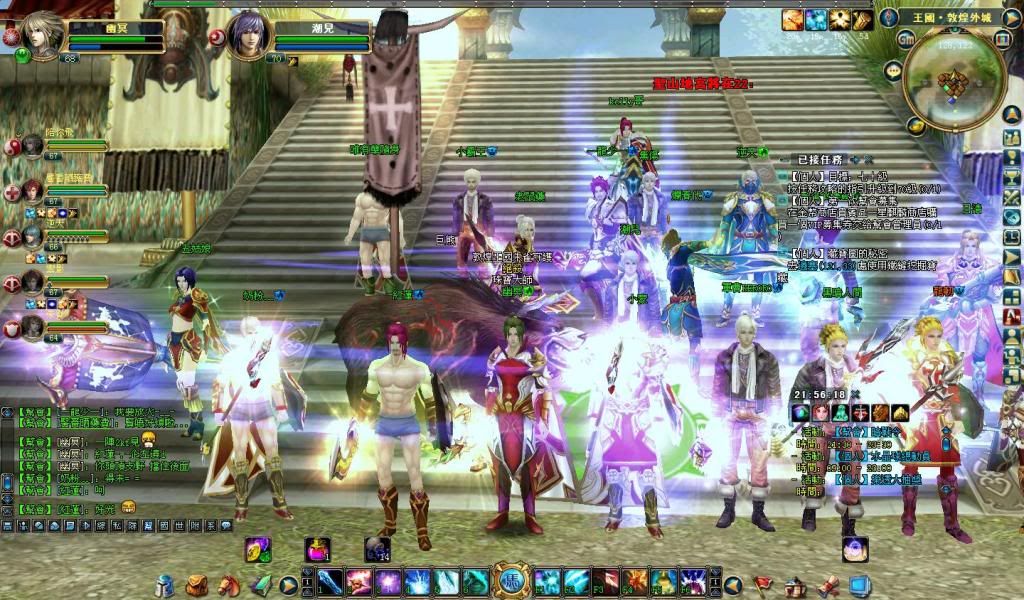1024x600 pixels.
Task: Open the chat bubble button by the minimap
Action: (893, 70)
